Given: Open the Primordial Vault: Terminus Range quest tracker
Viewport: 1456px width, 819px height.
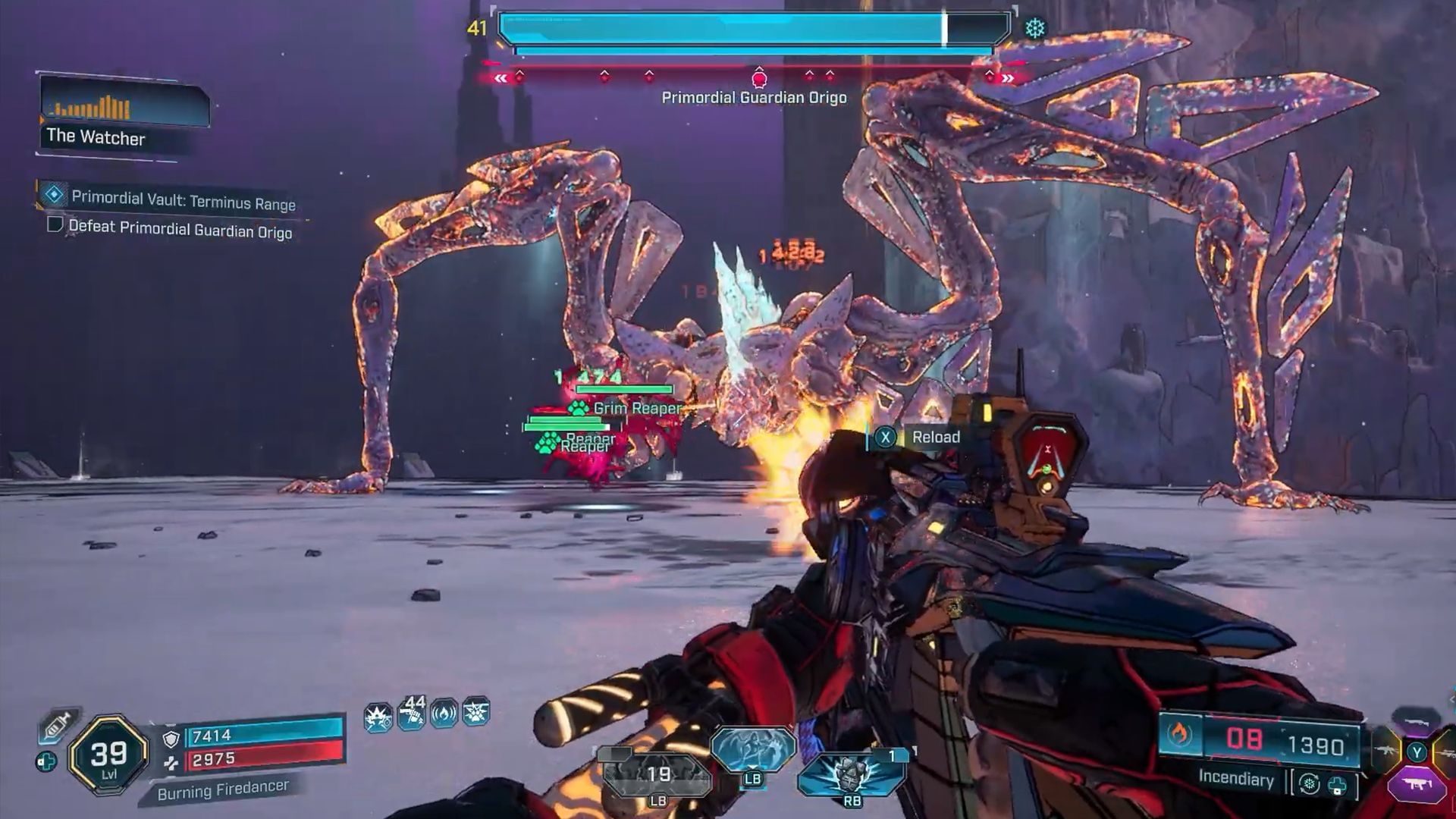Looking at the screenshot, I should 182,199.
